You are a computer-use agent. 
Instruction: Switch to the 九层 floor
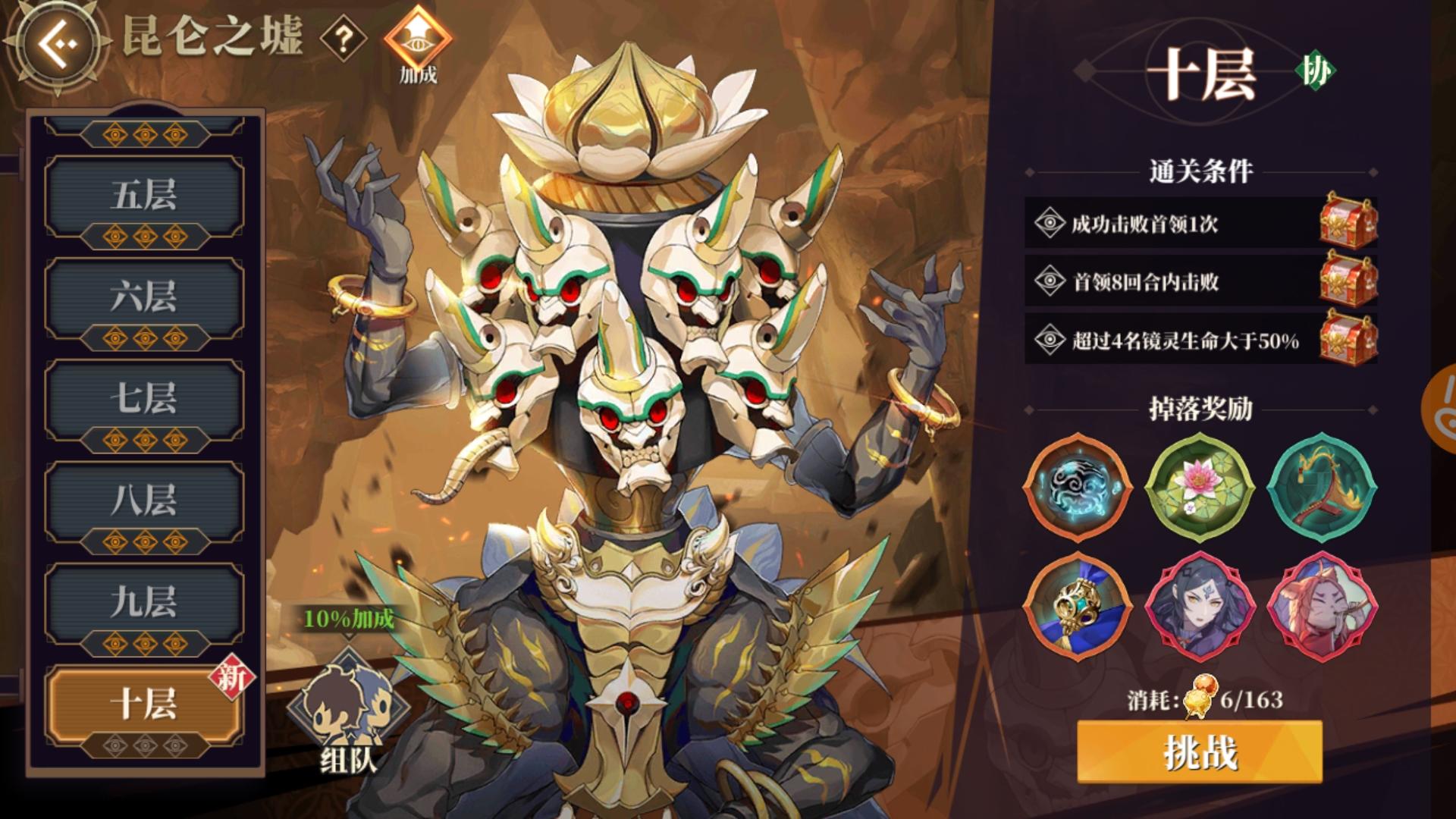[144, 601]
